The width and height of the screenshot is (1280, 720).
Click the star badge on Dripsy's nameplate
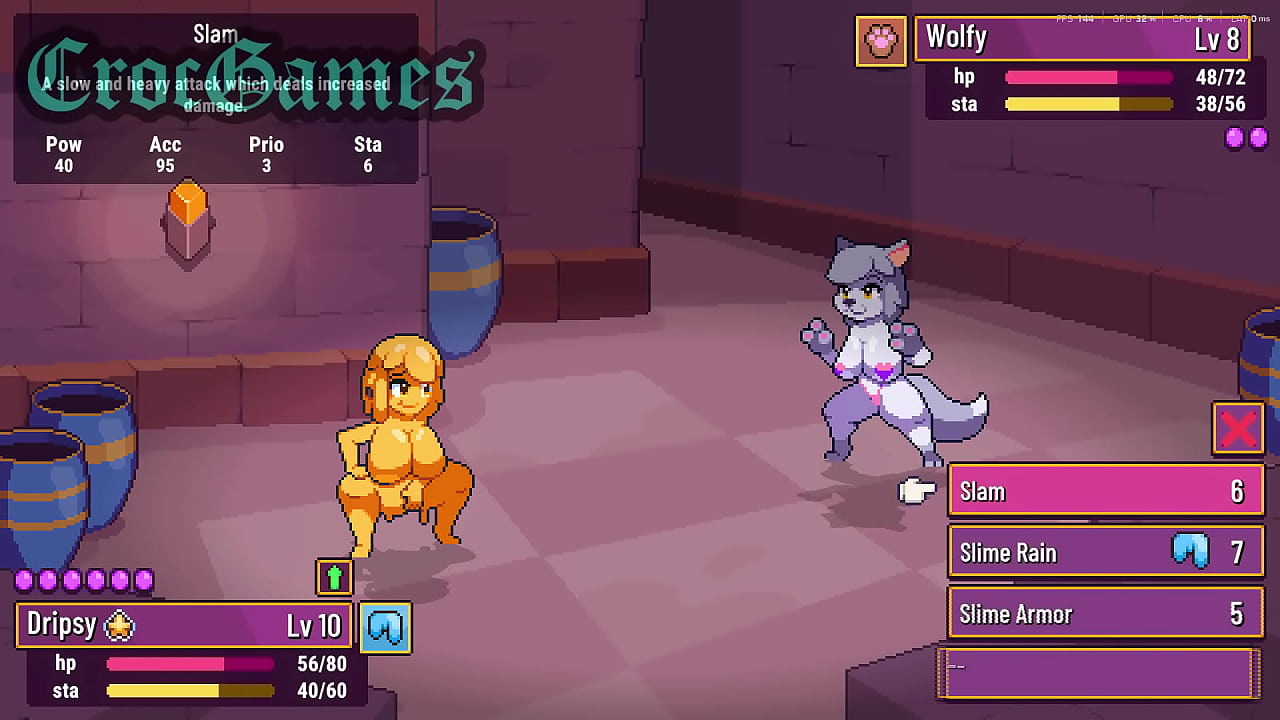coord(117,624)
